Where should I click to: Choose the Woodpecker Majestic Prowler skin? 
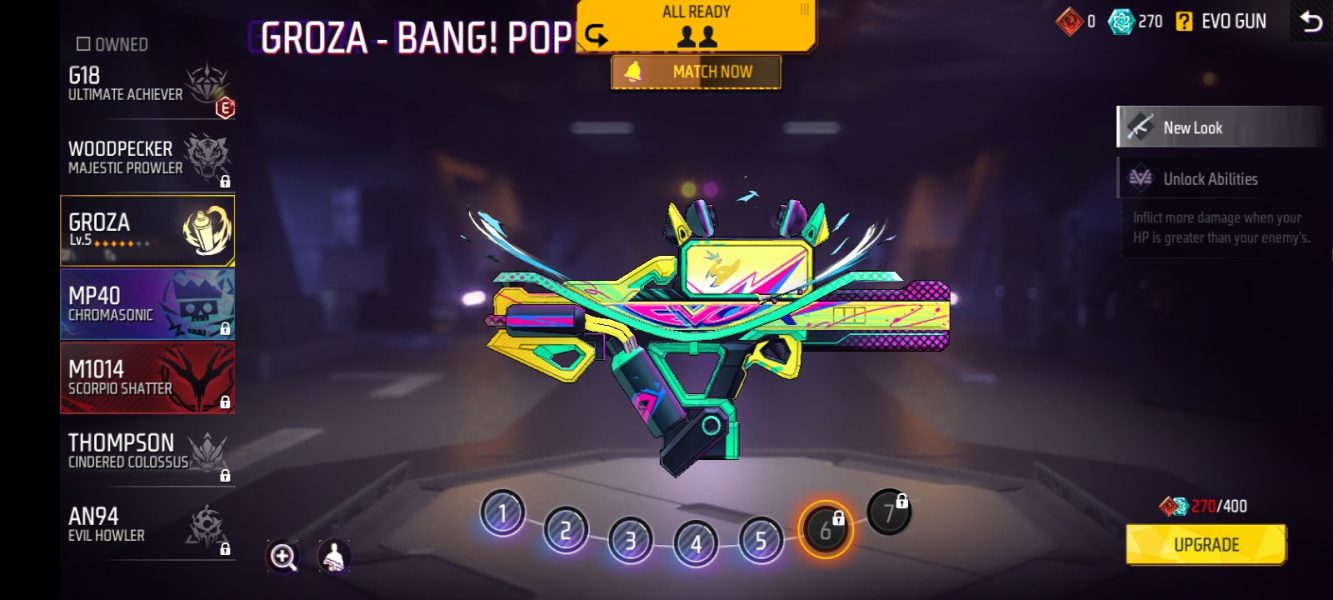148,158
